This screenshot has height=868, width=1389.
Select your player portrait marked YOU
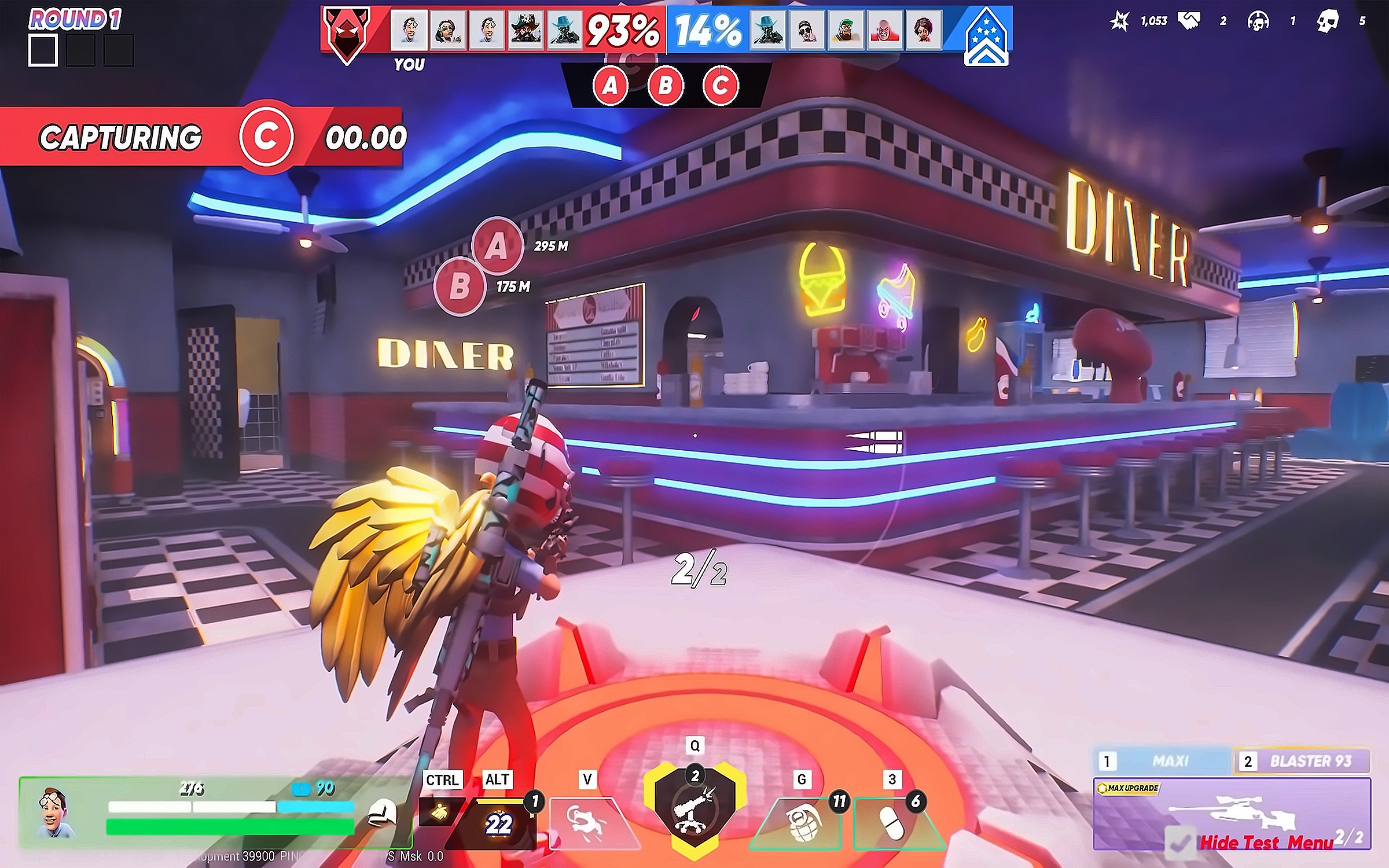click(x=409, y=29)
